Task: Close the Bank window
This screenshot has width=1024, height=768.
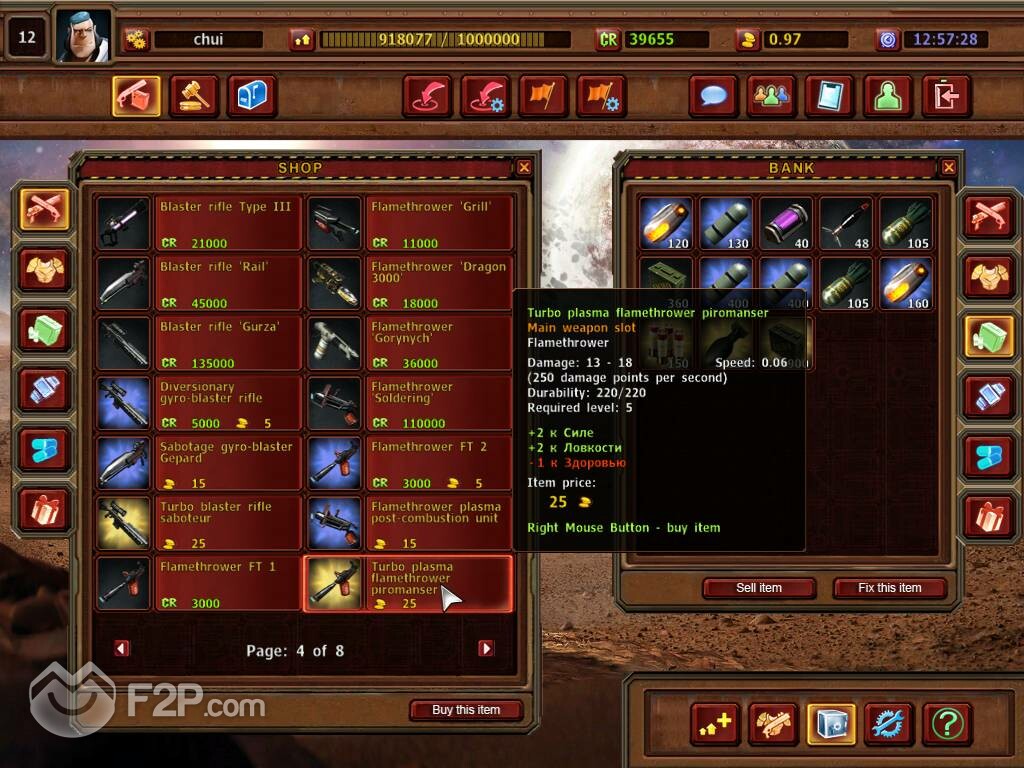Action: tap(948, 168)
